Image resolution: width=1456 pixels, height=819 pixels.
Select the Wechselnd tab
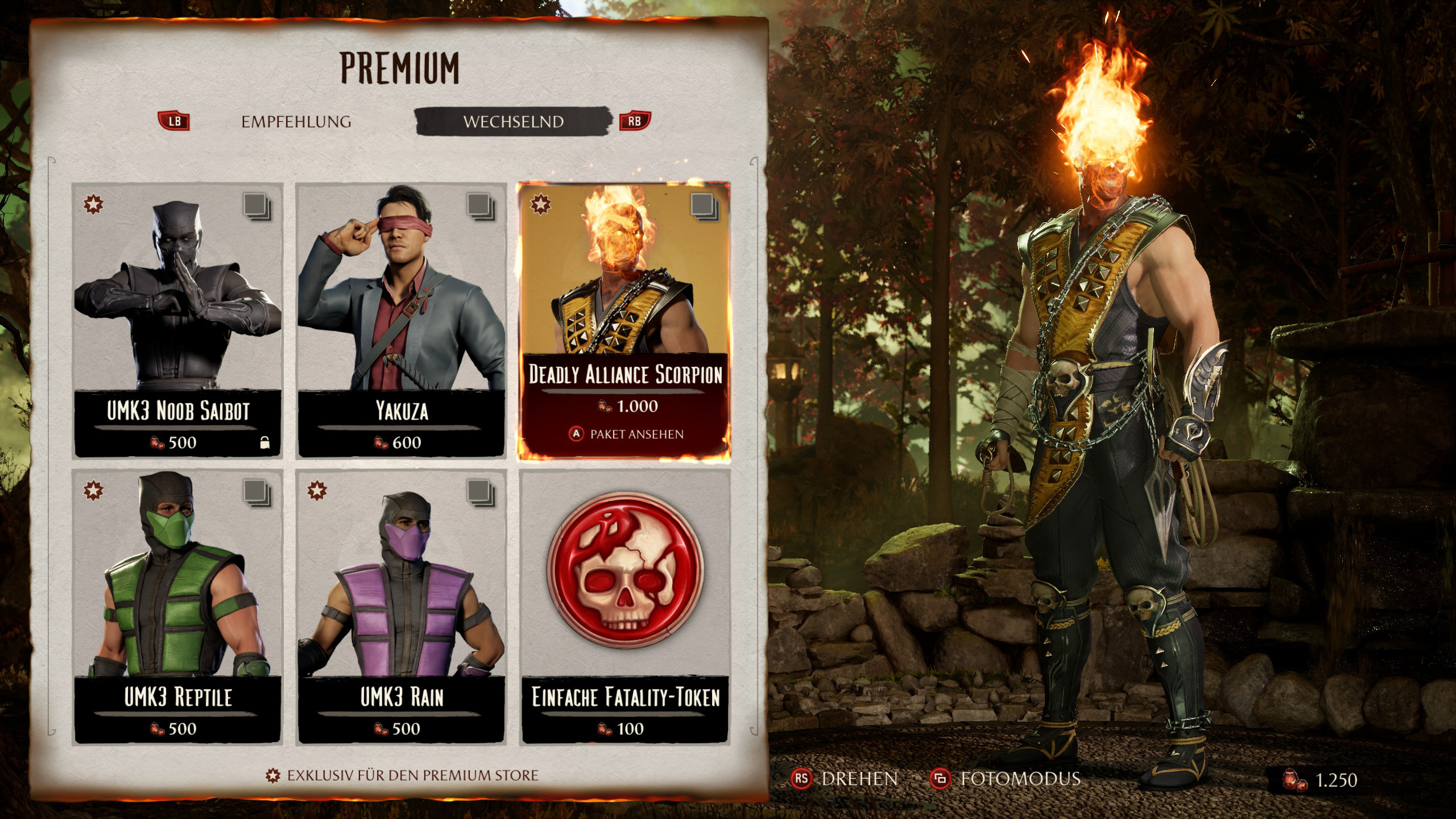(513, 122)
